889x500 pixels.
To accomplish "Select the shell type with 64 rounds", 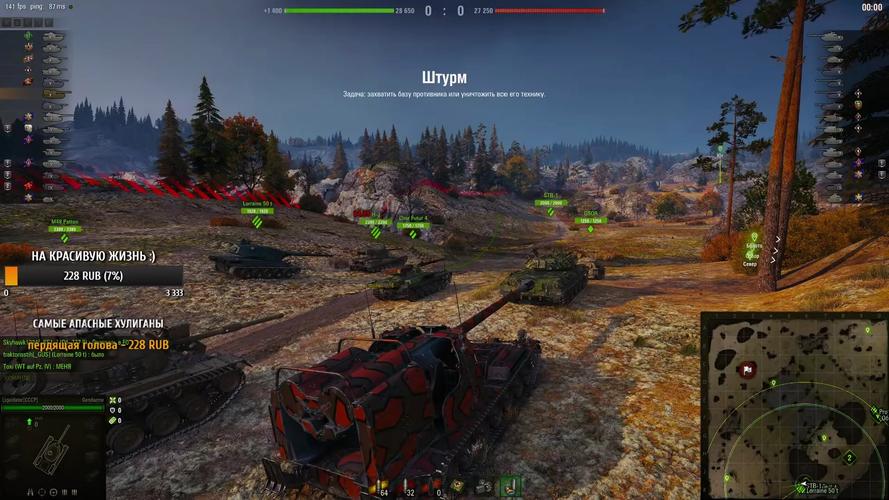I will (x=382, y=485).
